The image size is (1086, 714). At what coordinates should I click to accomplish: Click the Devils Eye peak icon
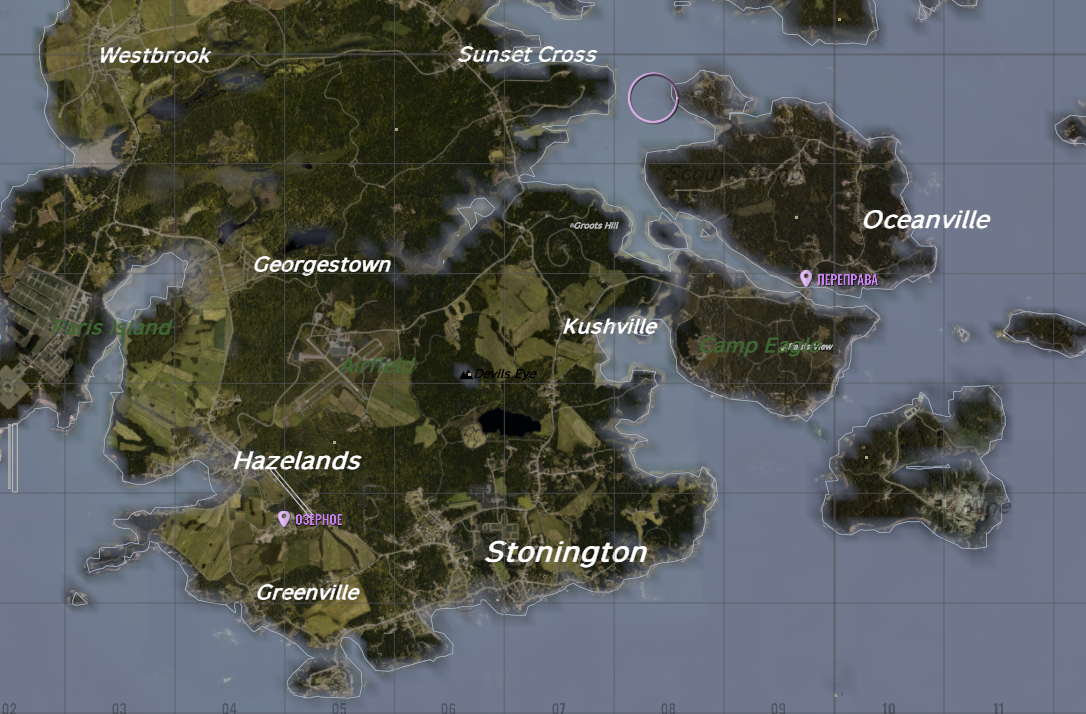(x=466, y=374)
